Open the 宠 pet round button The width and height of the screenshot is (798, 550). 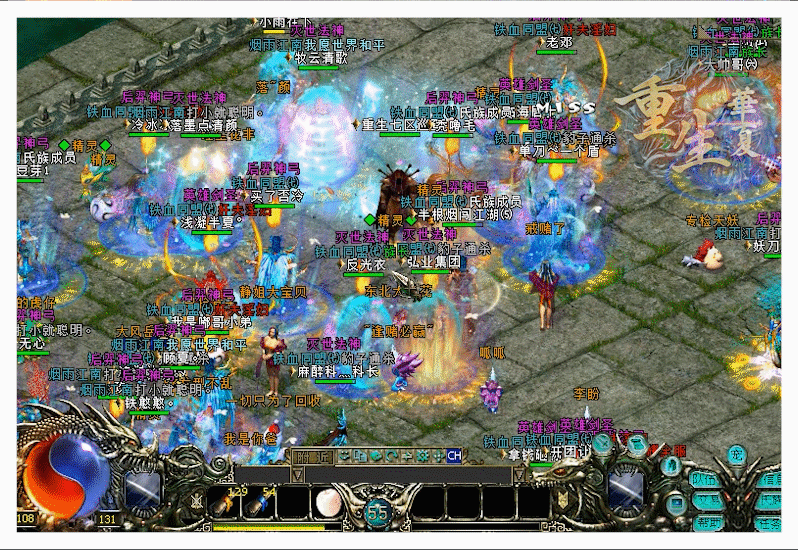pyautogui.click(x=738, y=456)
